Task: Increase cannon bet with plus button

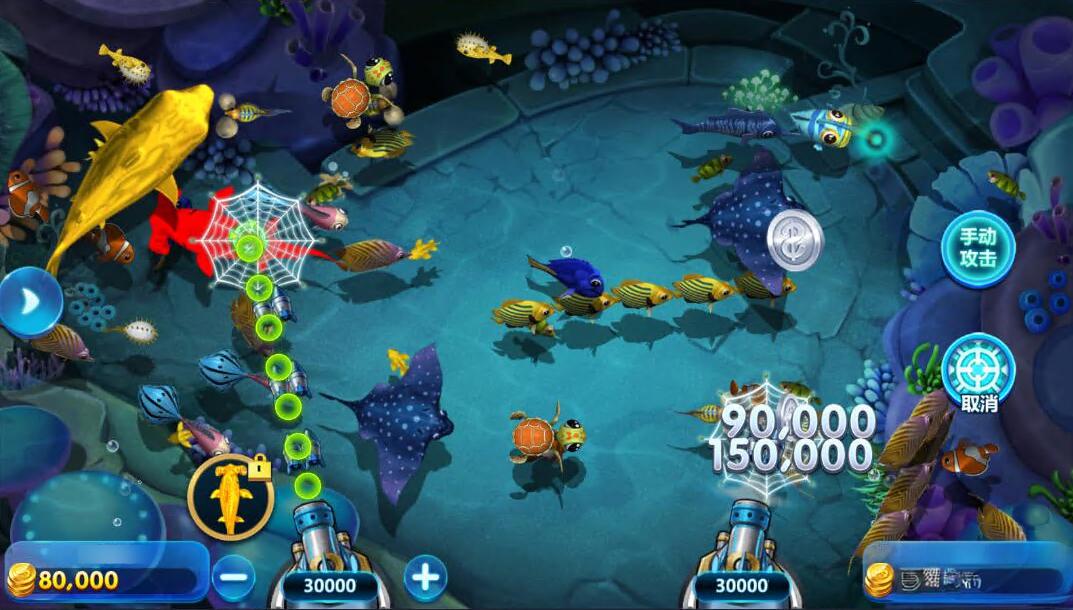Action: pos(425,577)
